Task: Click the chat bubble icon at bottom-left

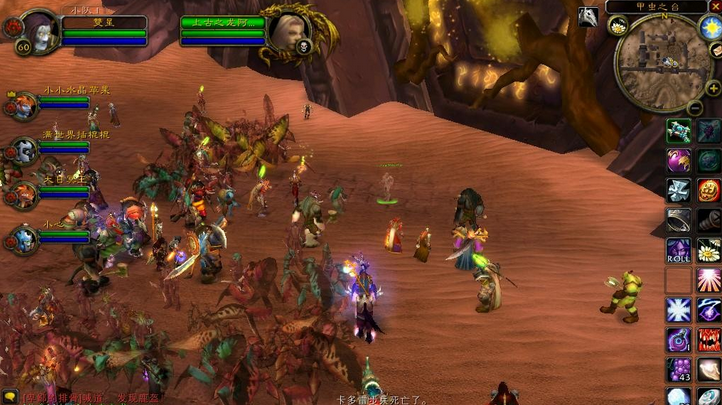Action: pyautogui.click(x=9, y=397)
